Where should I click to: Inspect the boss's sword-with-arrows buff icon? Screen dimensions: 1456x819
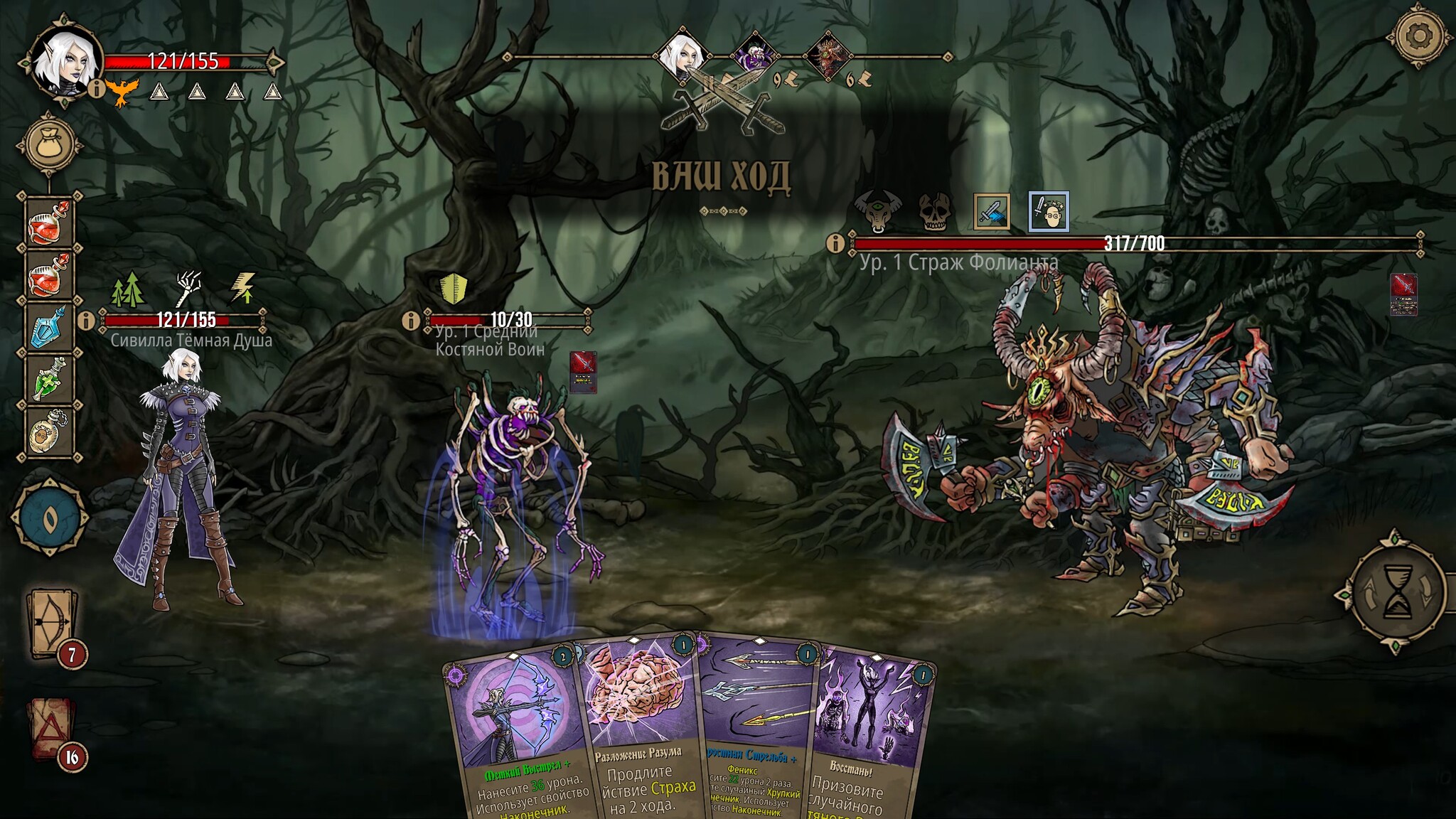point(991,211)
